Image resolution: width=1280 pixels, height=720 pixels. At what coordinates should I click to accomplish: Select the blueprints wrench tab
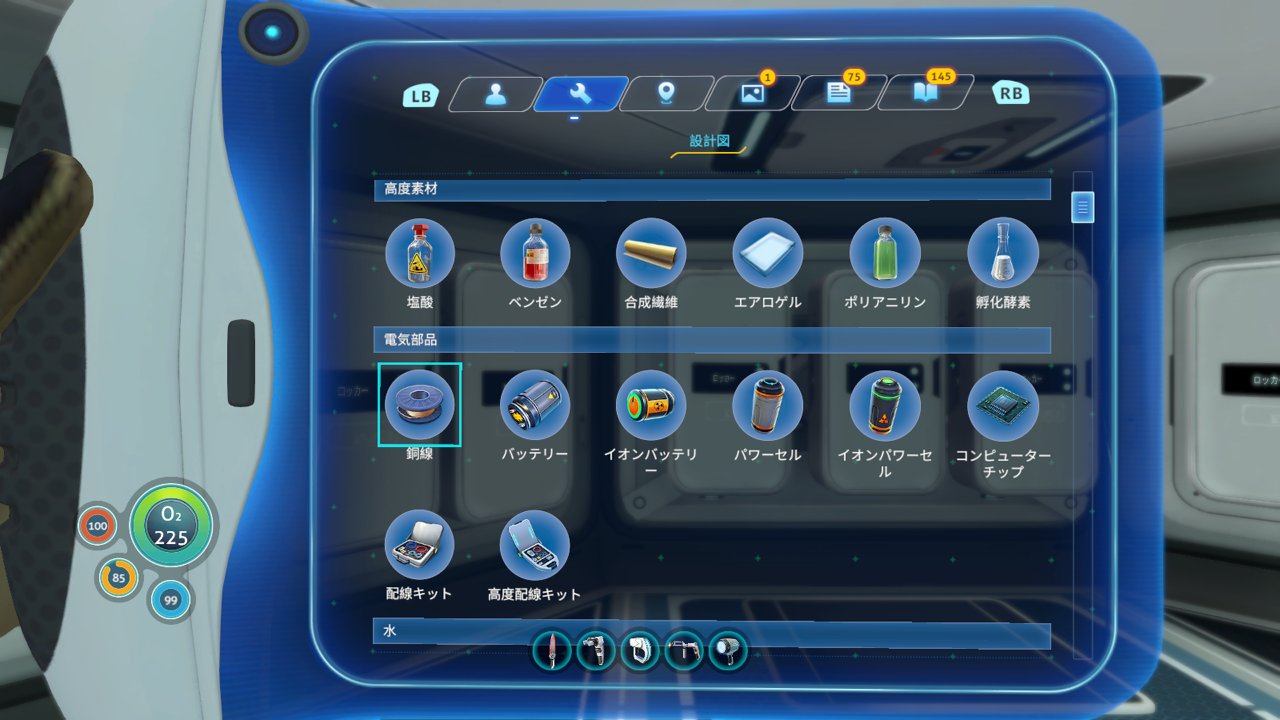580,94
